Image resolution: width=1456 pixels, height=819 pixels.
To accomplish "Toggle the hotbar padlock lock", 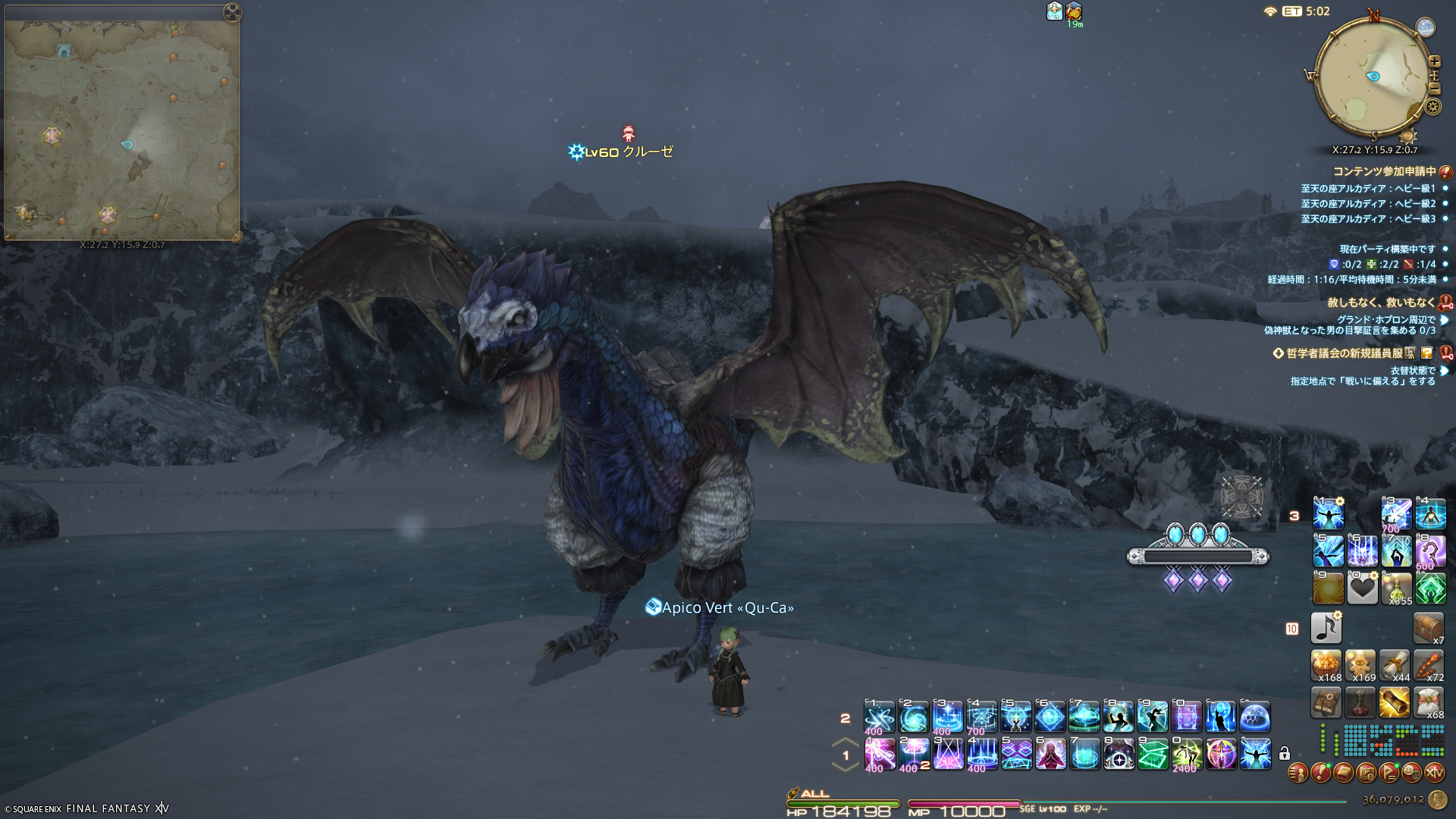I will [x=1284, y=754].
